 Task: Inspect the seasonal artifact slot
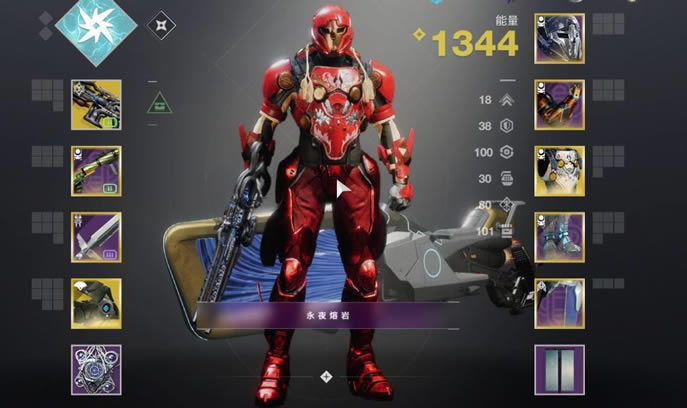[96, 369]
